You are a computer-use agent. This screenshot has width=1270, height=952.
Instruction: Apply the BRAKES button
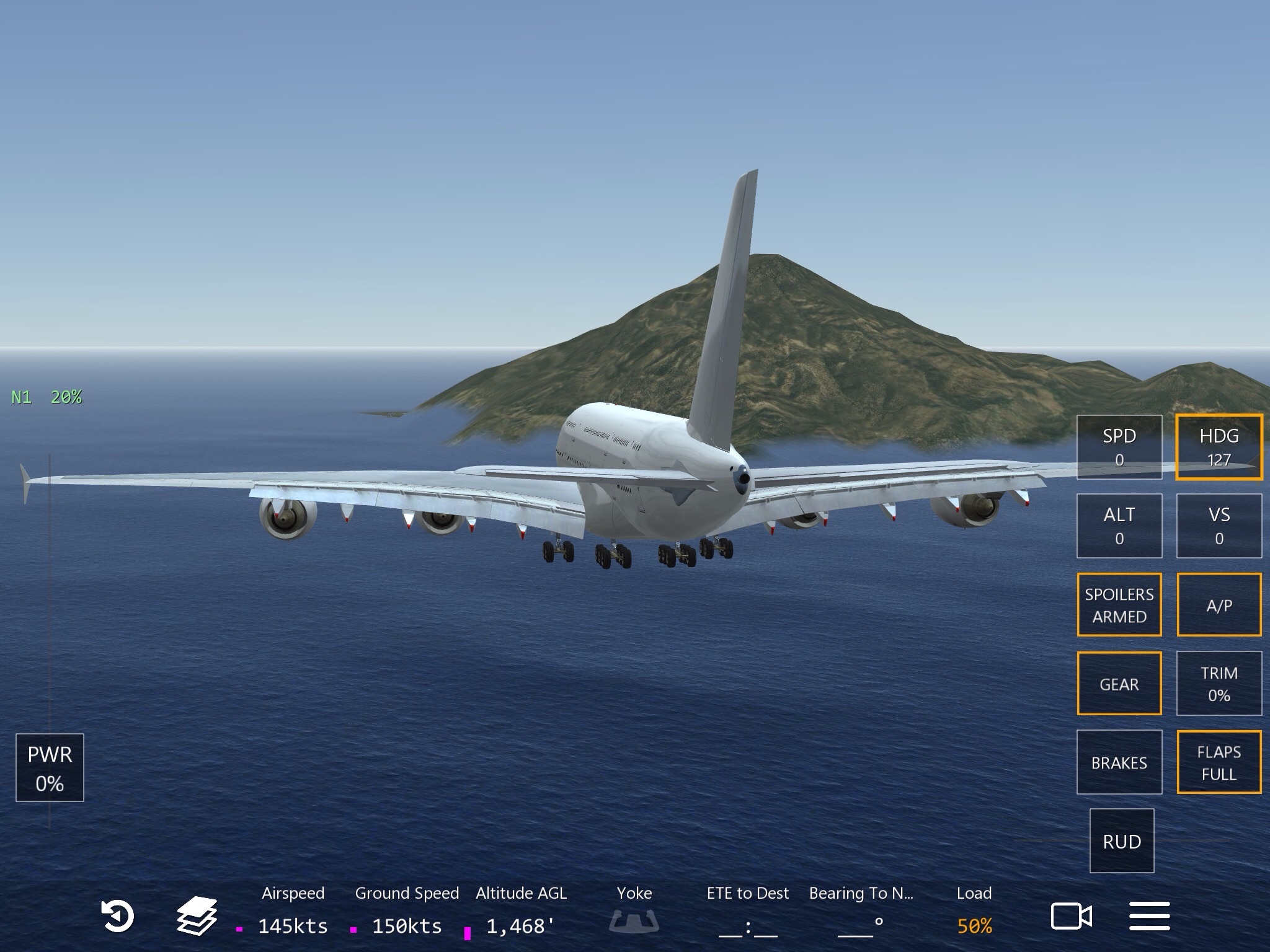[1119, 762]
